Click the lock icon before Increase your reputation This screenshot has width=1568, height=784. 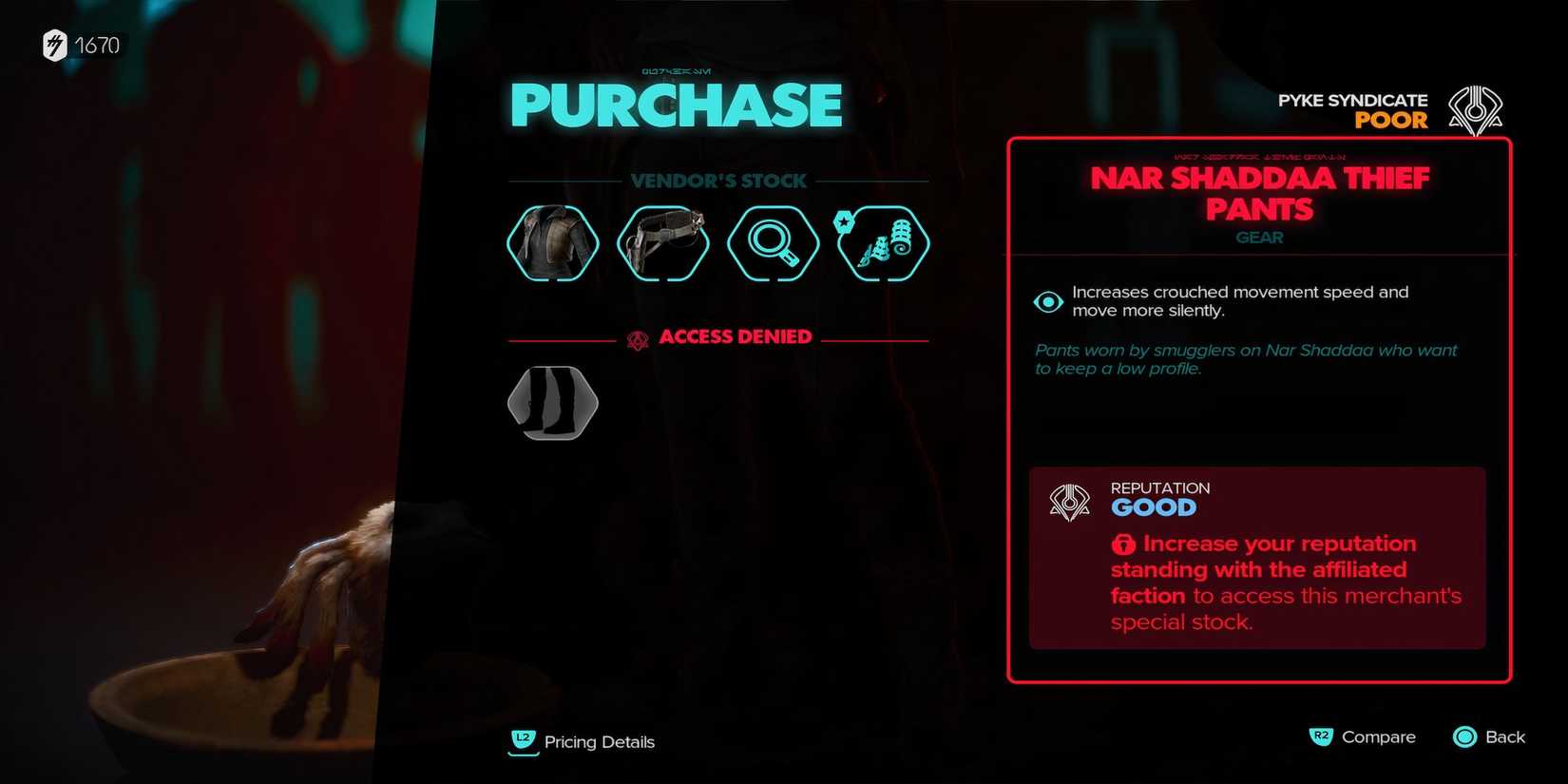coord(1123,544)
